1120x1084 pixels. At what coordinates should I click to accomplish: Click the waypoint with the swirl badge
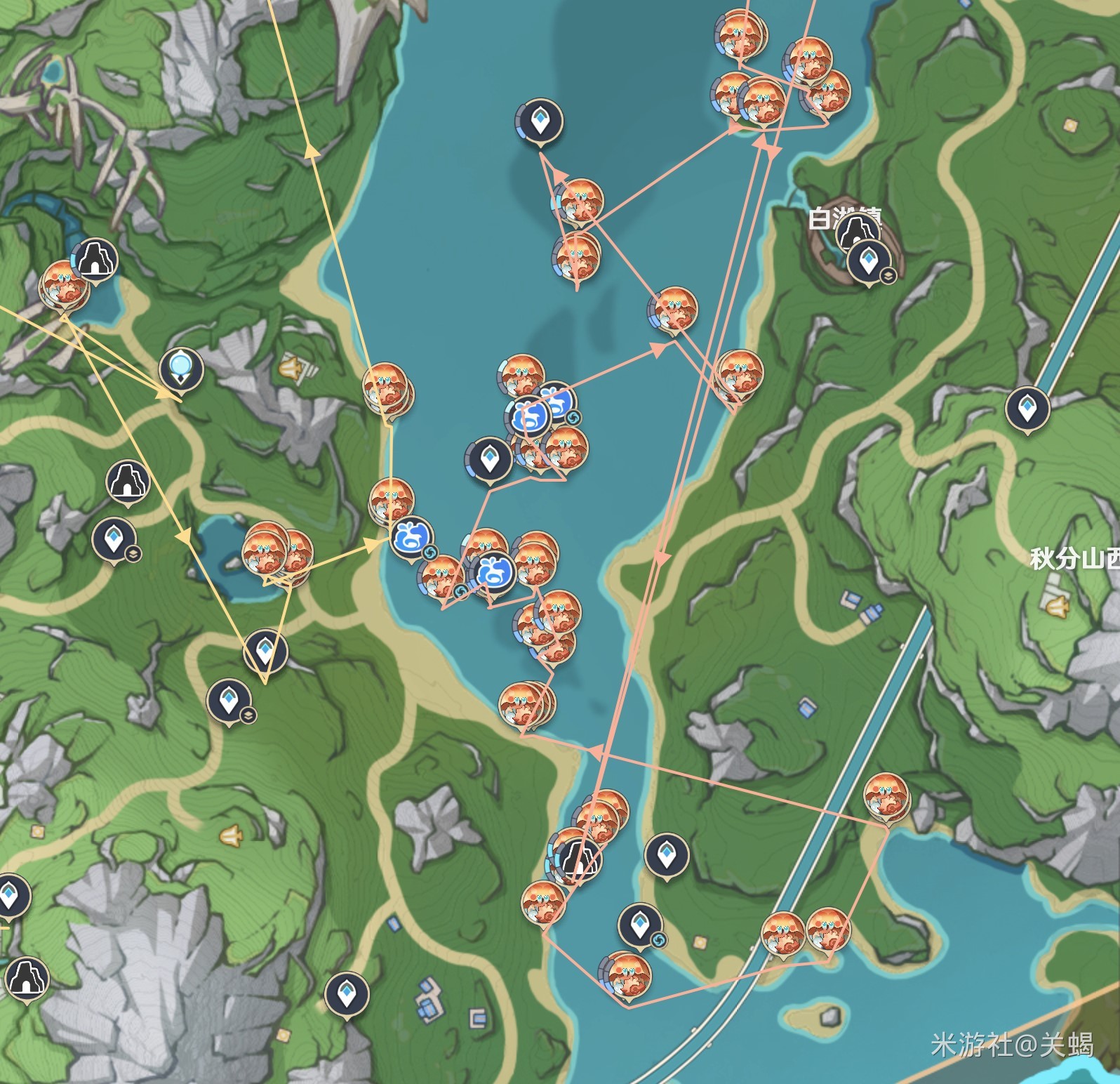639,925
